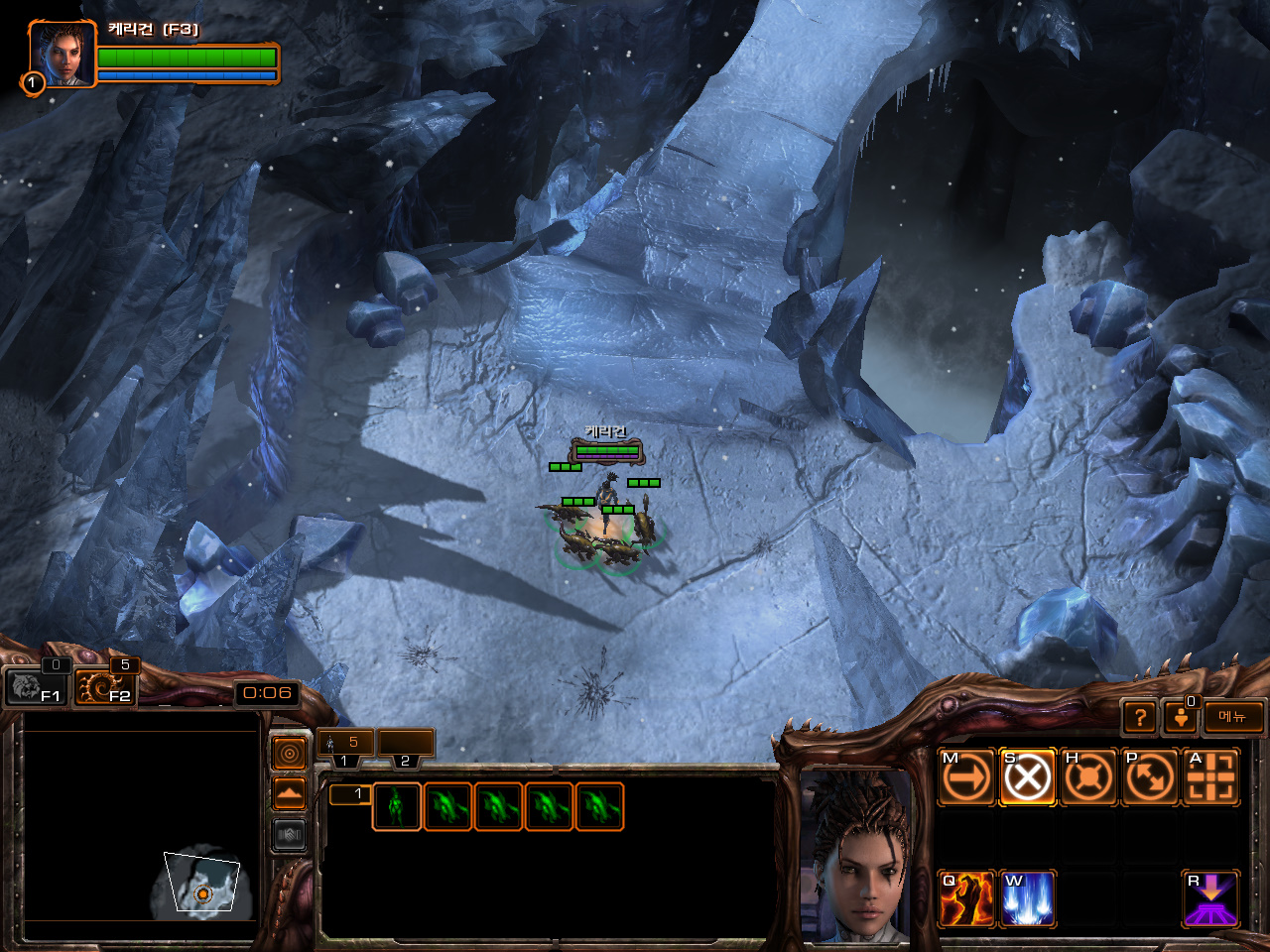Screen dimensions: 1270x952
Task: Trigger the purple downward-arrow R ability
Action: coord(1210,898)
